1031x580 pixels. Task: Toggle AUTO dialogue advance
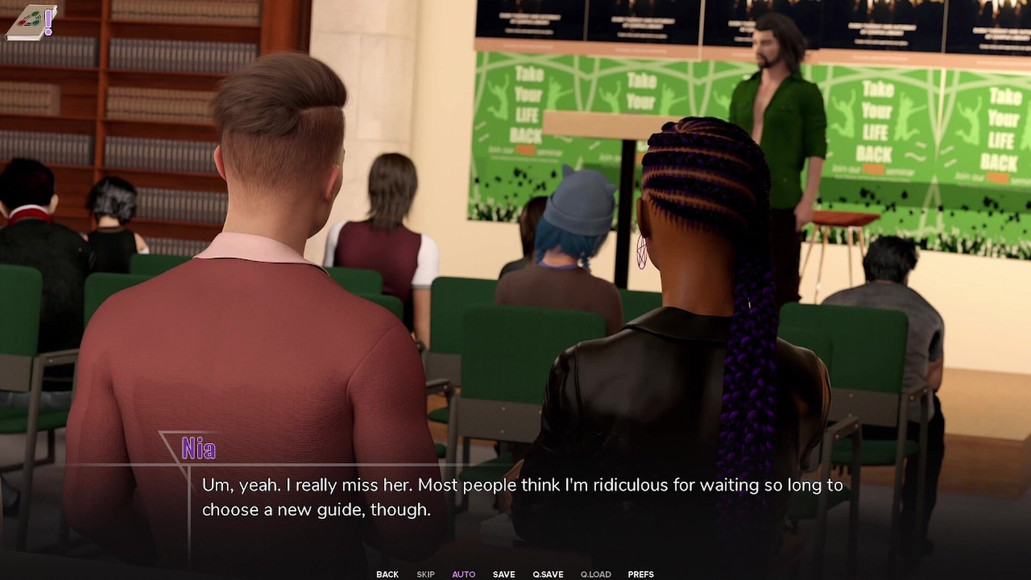pyautogui.click(x=463, y=574)
